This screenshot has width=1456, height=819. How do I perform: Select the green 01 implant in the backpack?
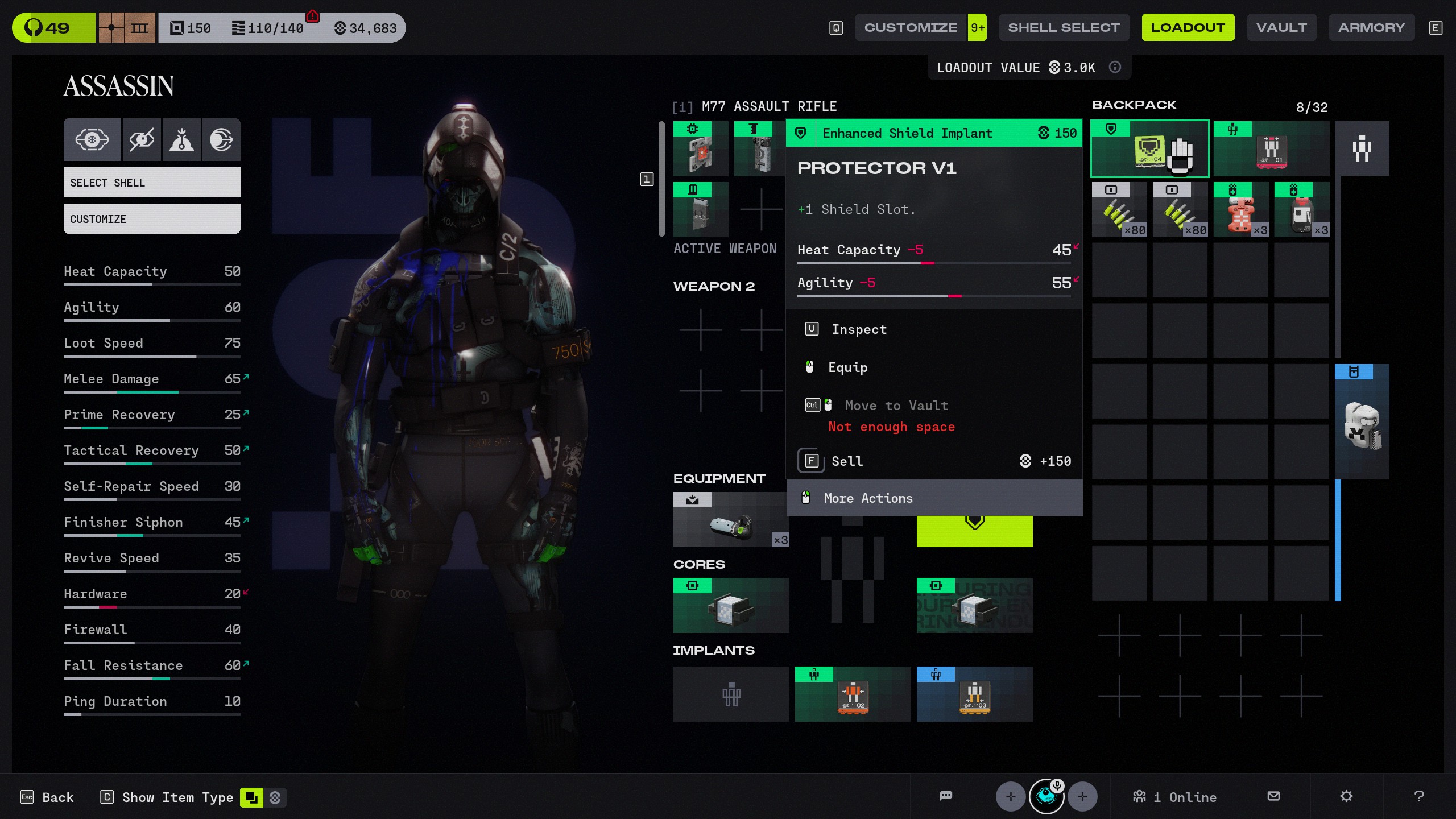1271,149
